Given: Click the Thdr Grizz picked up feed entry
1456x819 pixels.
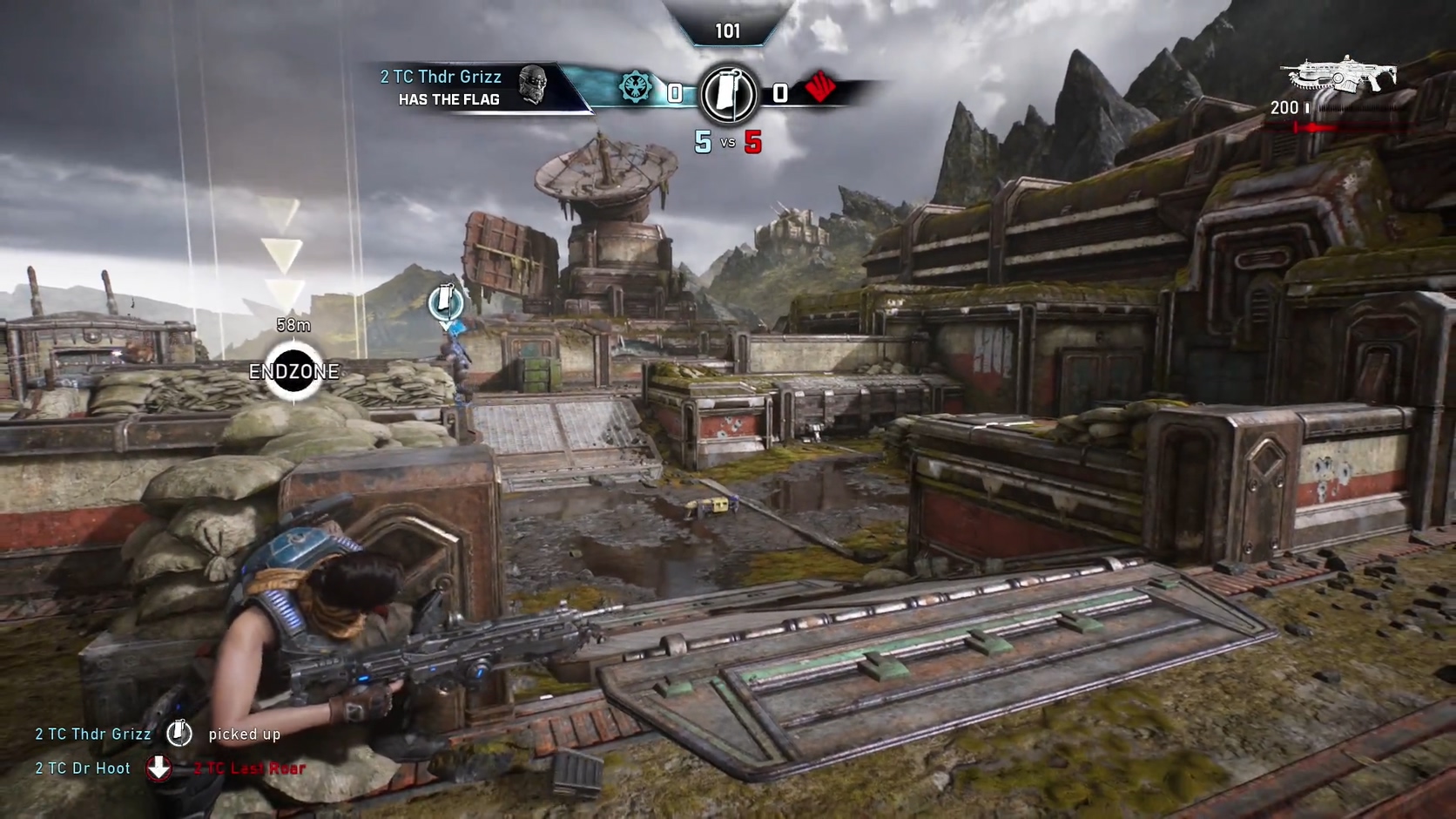Looking at the screenshot, I should coord(158,734).
